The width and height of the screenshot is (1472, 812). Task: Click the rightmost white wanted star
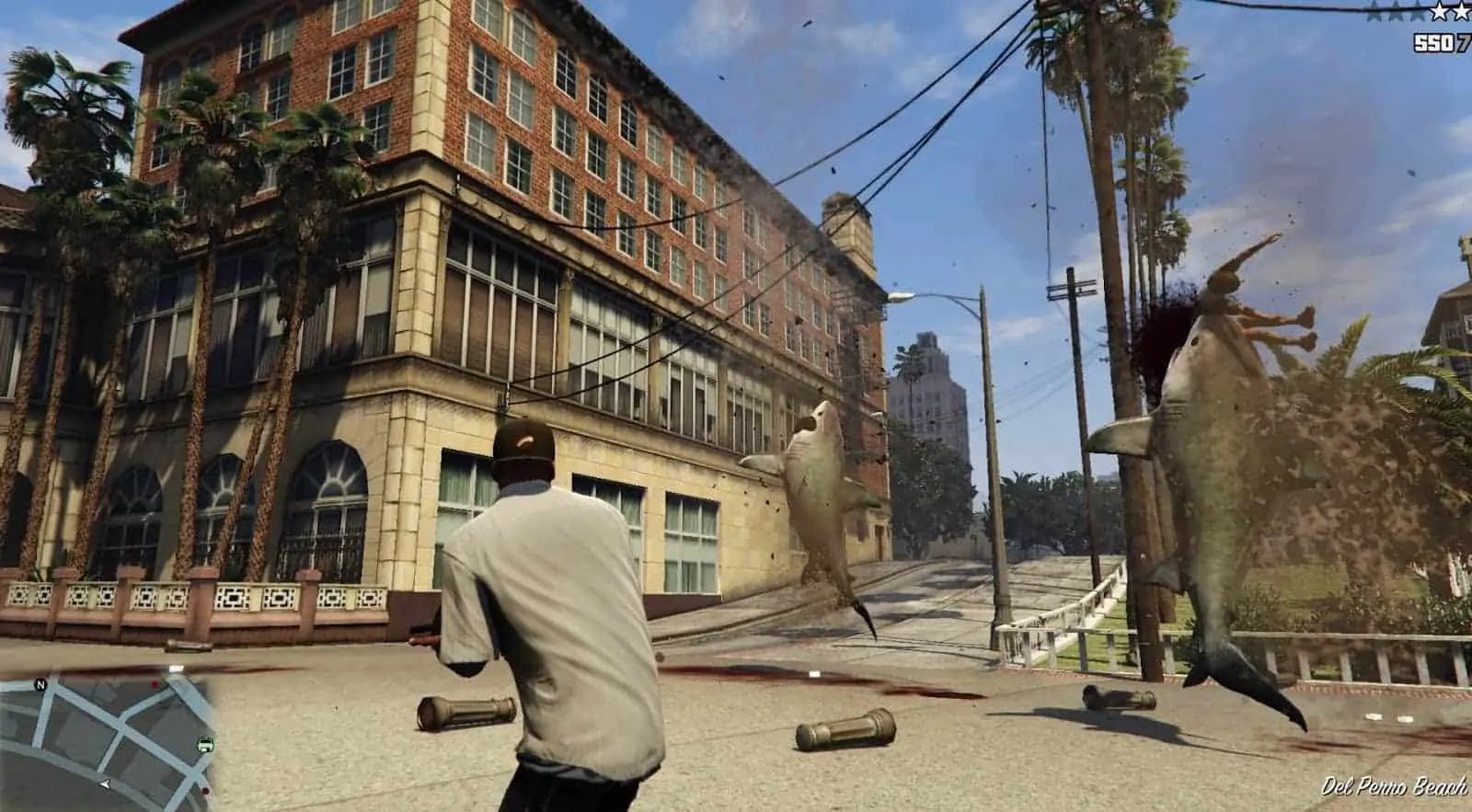[1462, 12]
